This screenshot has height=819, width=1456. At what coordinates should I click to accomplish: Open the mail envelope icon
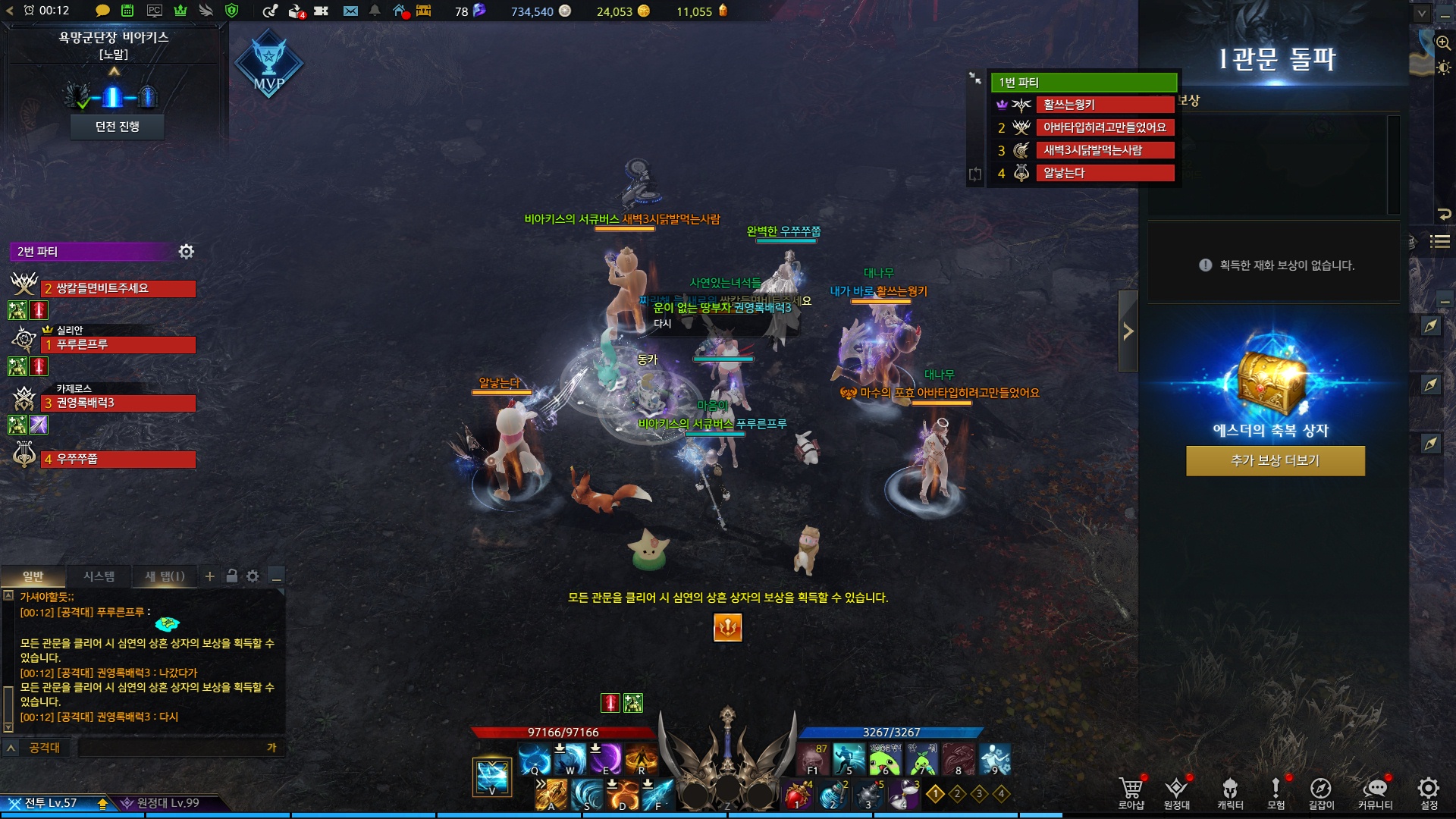(350, 11)
